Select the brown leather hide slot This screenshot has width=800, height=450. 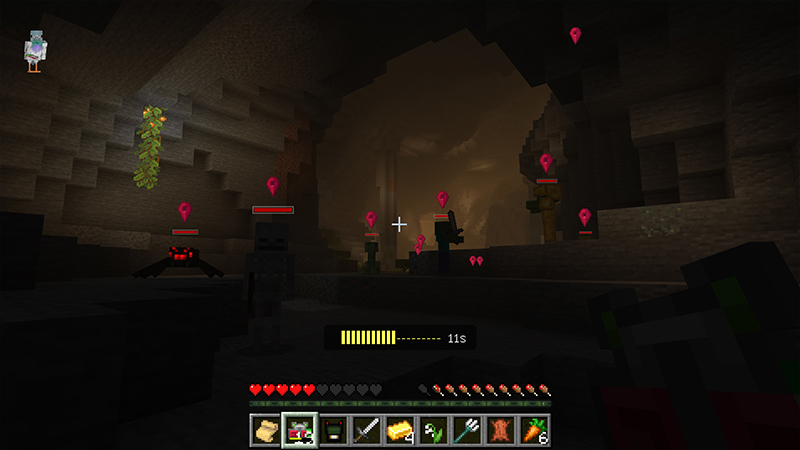tap(500, 430)
